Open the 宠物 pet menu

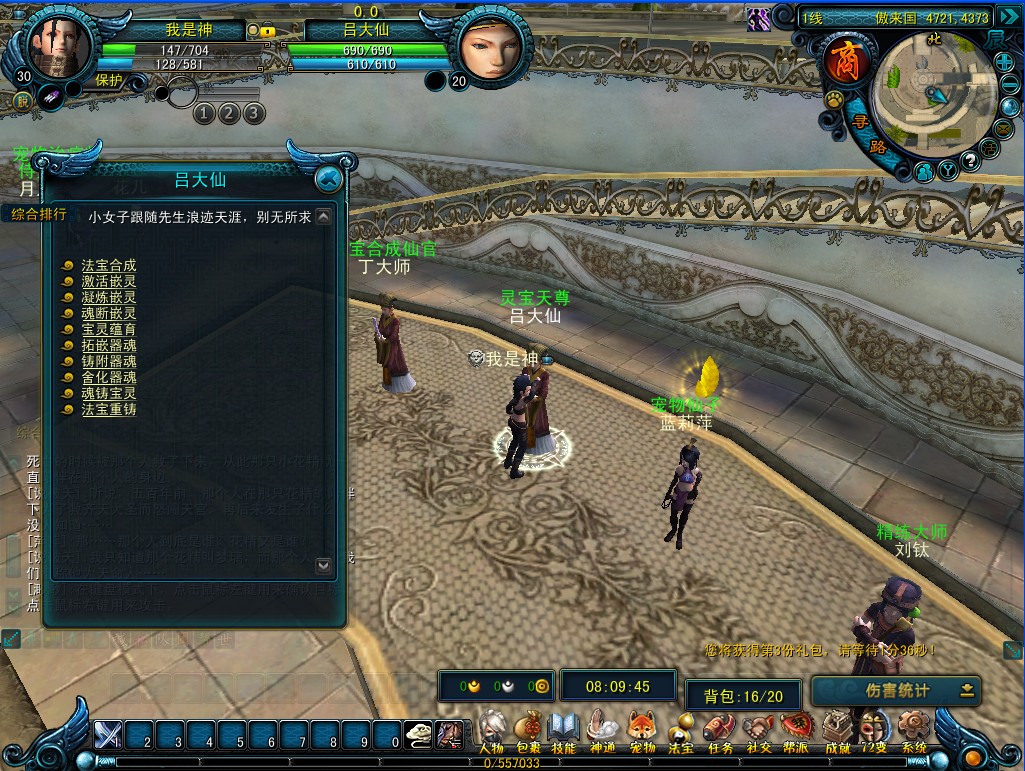pyautogui.click(x=641, y=731)
